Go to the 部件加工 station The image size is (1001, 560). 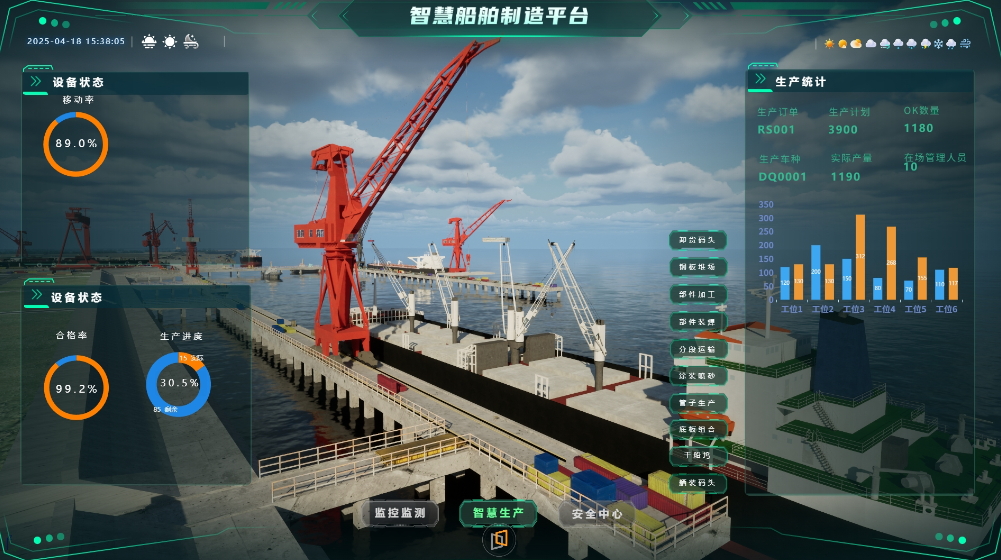pyautogui.click(x=697, y=294)
